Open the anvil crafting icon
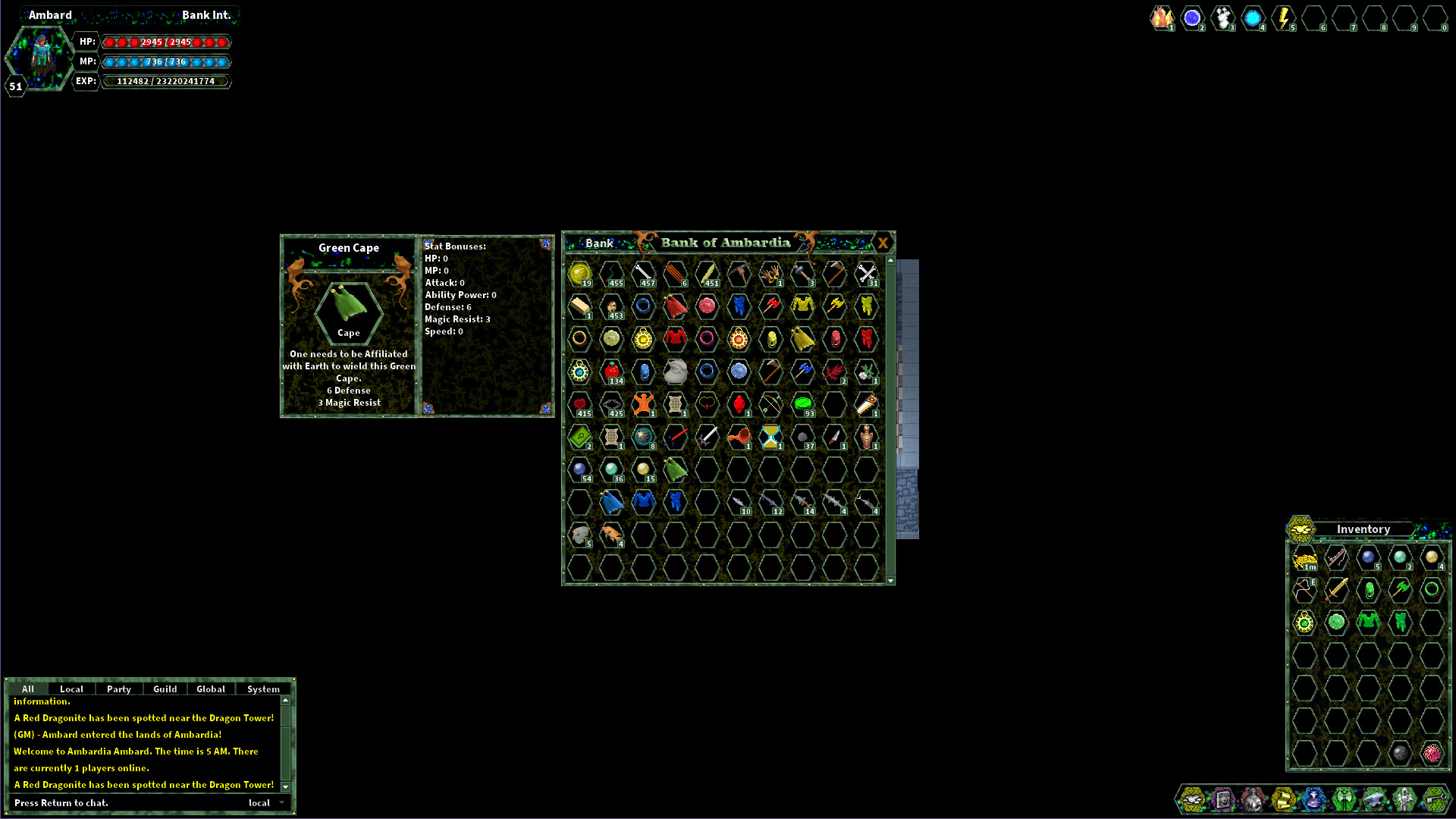Image resolution: width=1456 pixels, height=819 pixels. pos(1375,799)
